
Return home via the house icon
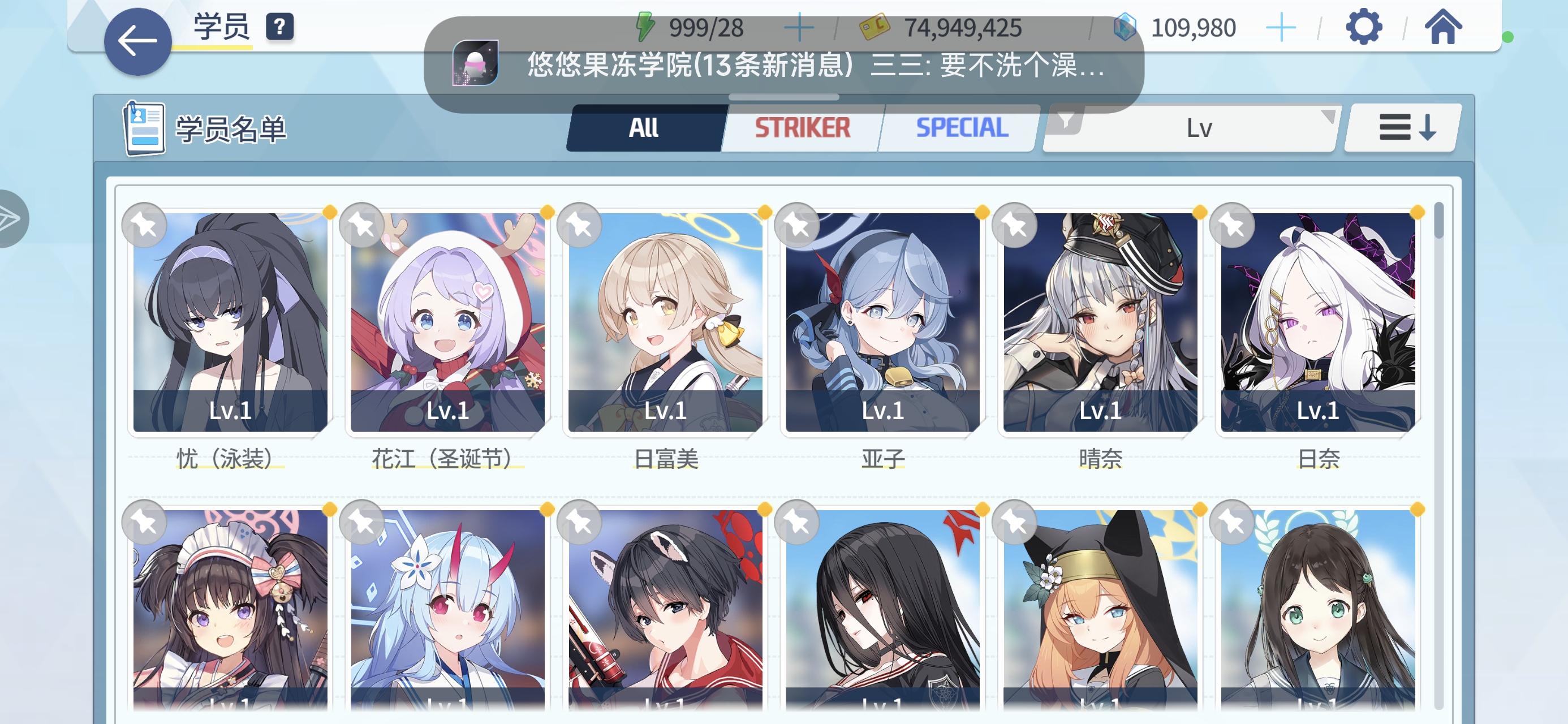coord(1442,26)
